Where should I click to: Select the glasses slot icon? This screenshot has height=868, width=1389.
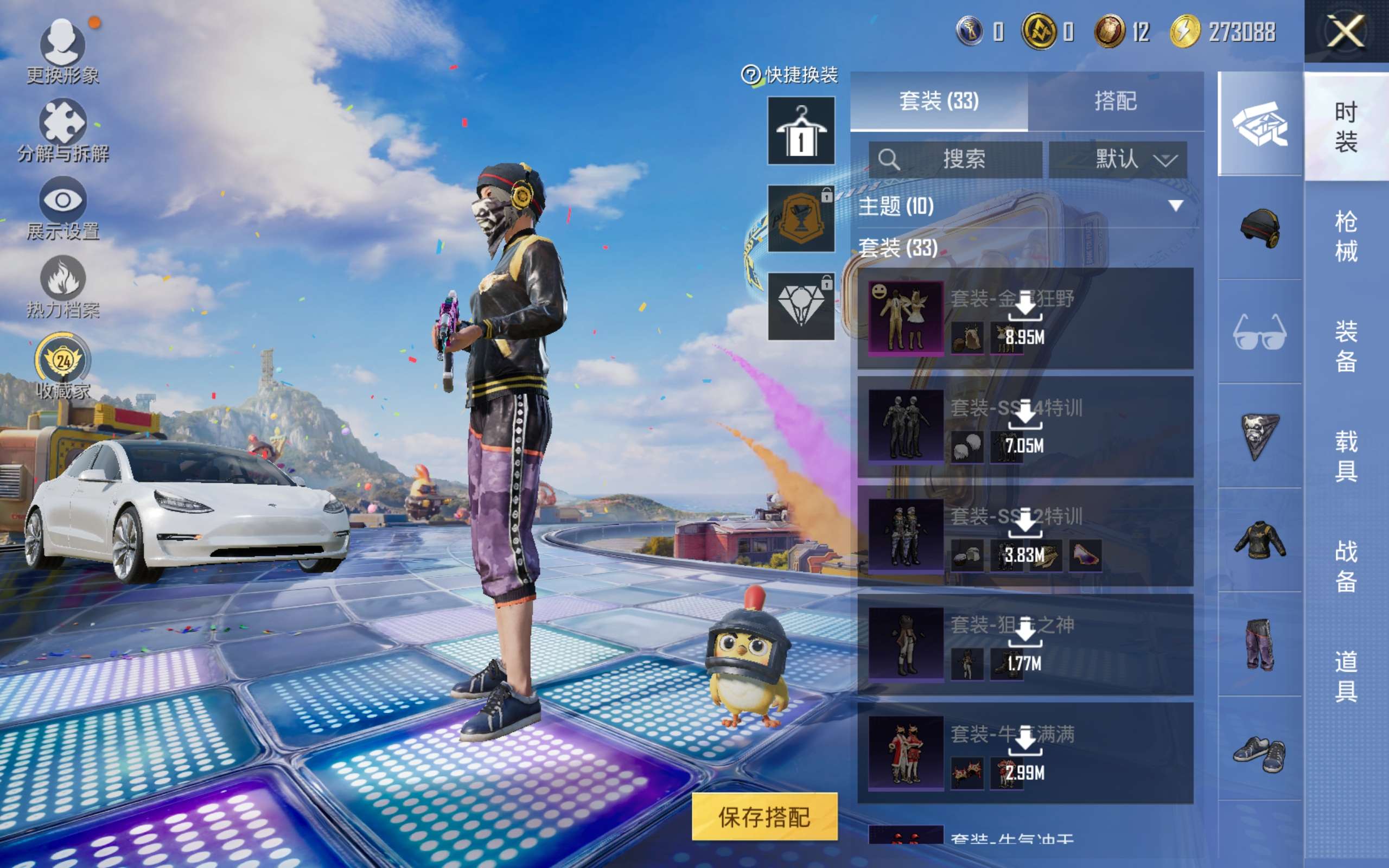1260,332
